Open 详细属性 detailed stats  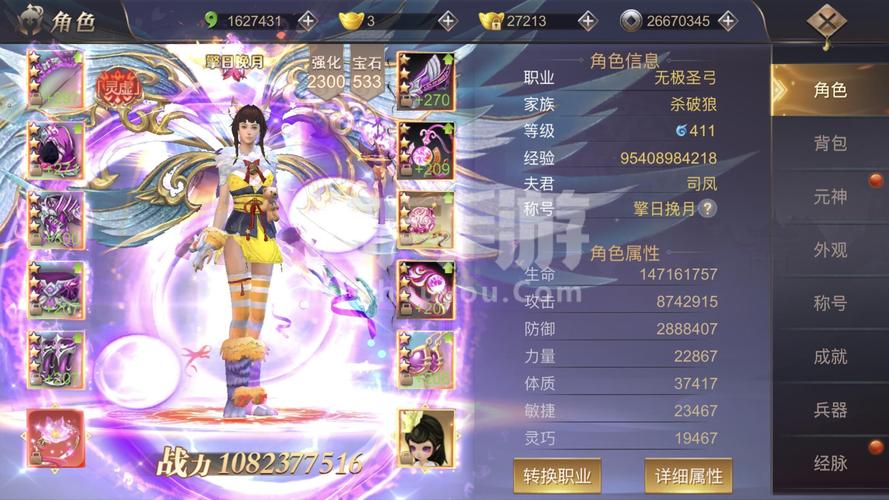coord(687,475)
